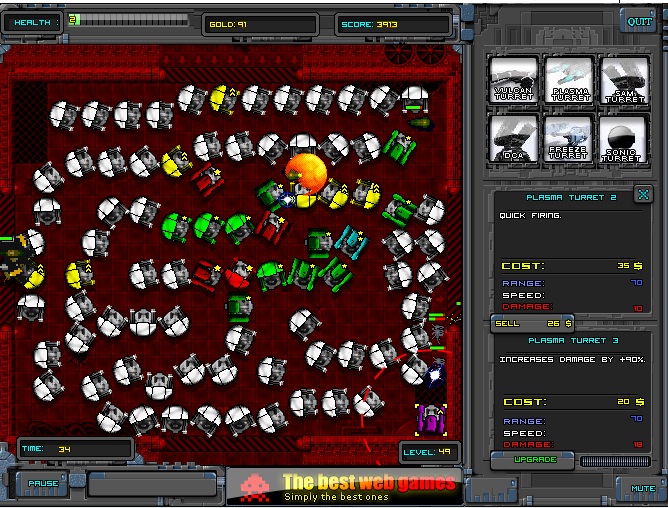
Task: Mute the game sound
Action: 643,488
